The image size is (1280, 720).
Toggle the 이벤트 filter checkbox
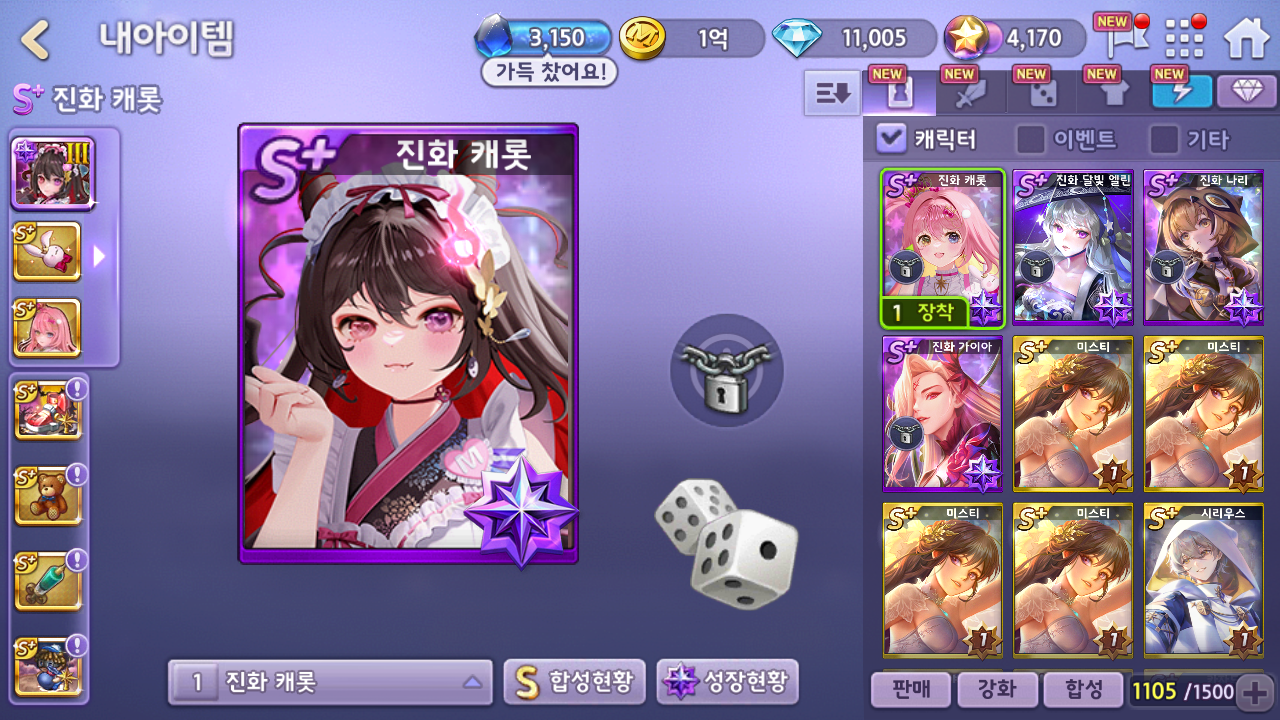[1030, 139]
